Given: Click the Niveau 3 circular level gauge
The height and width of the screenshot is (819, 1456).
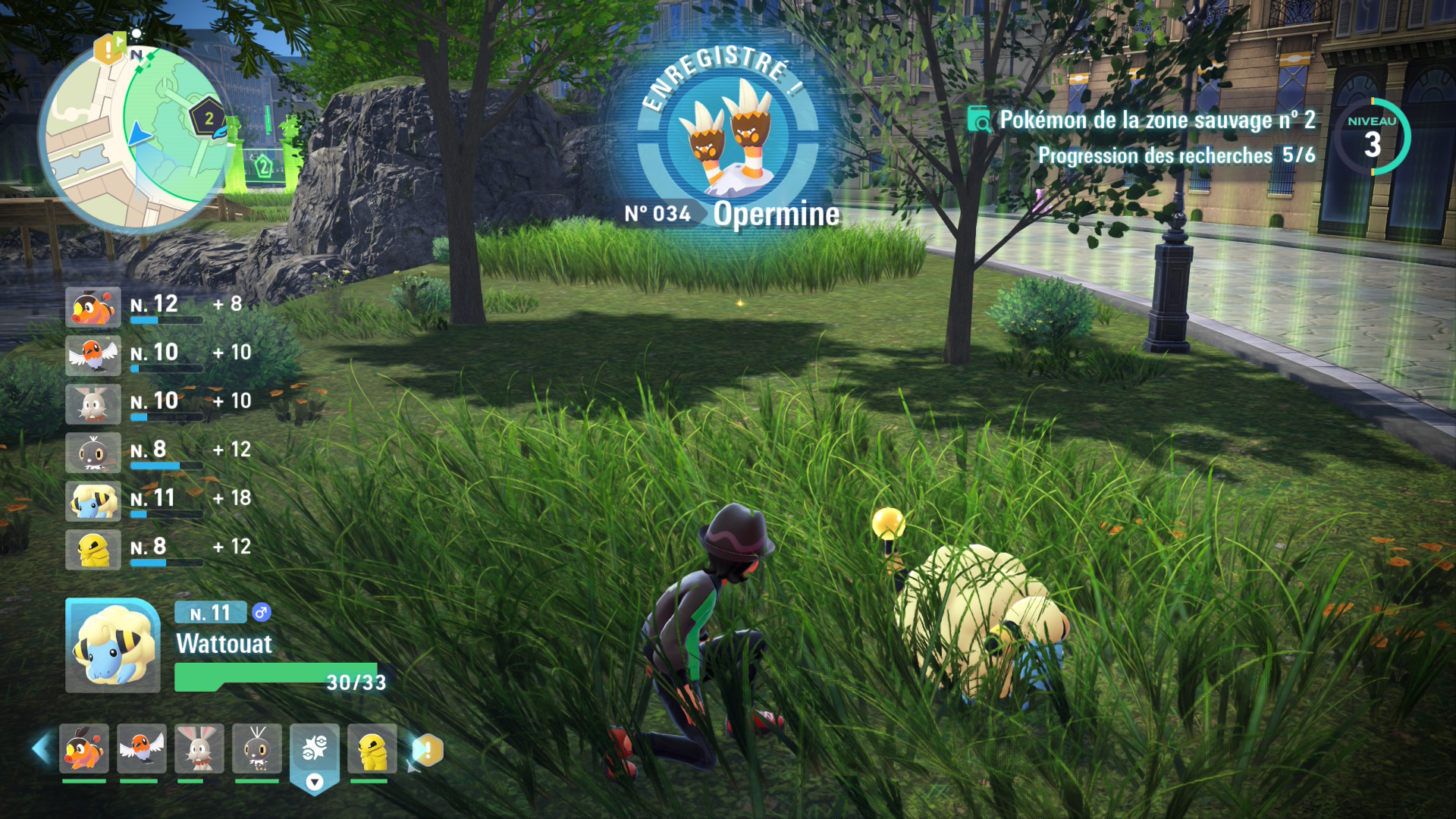Looking at the screenshot, I should [x=1372, y=137].
